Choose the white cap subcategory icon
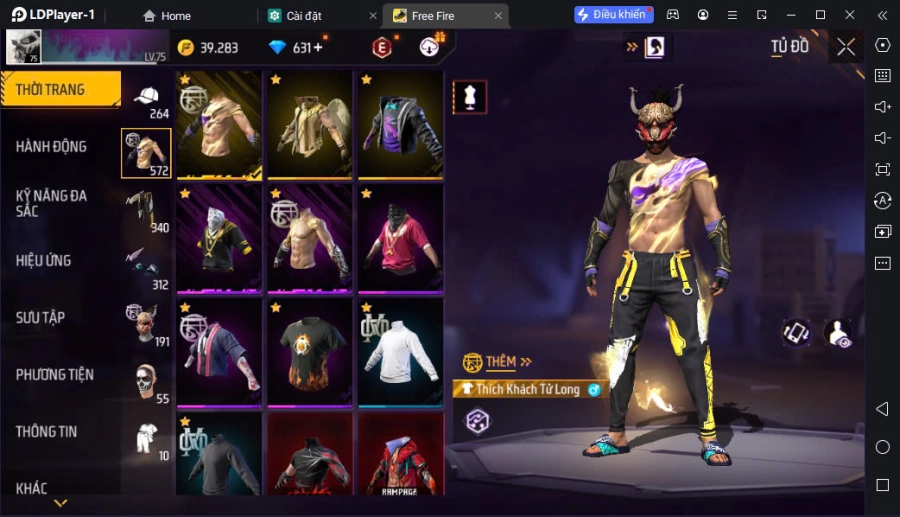This screenshot has height=517, width=900. point(147,96)
